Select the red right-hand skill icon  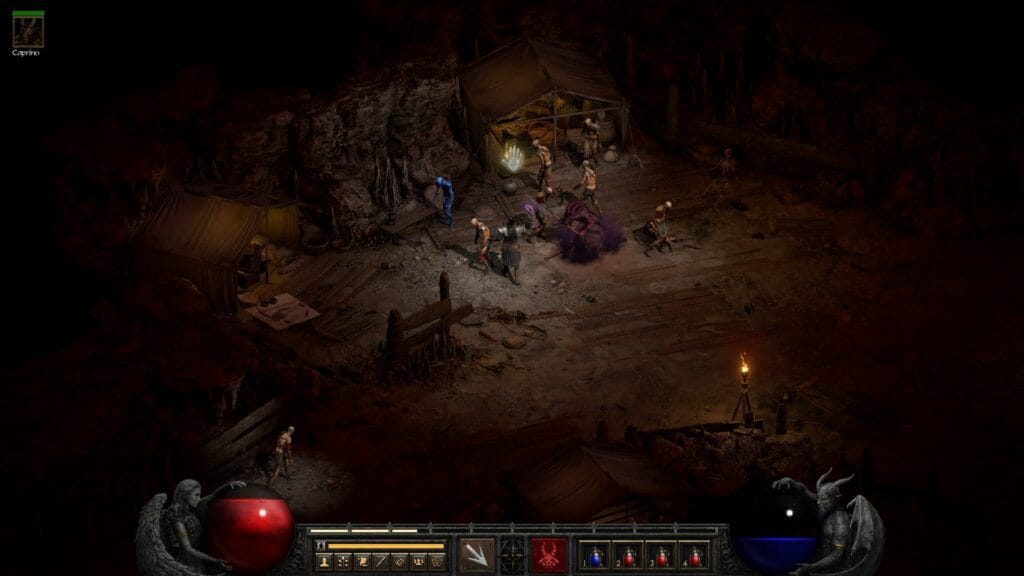pos(549,554)
